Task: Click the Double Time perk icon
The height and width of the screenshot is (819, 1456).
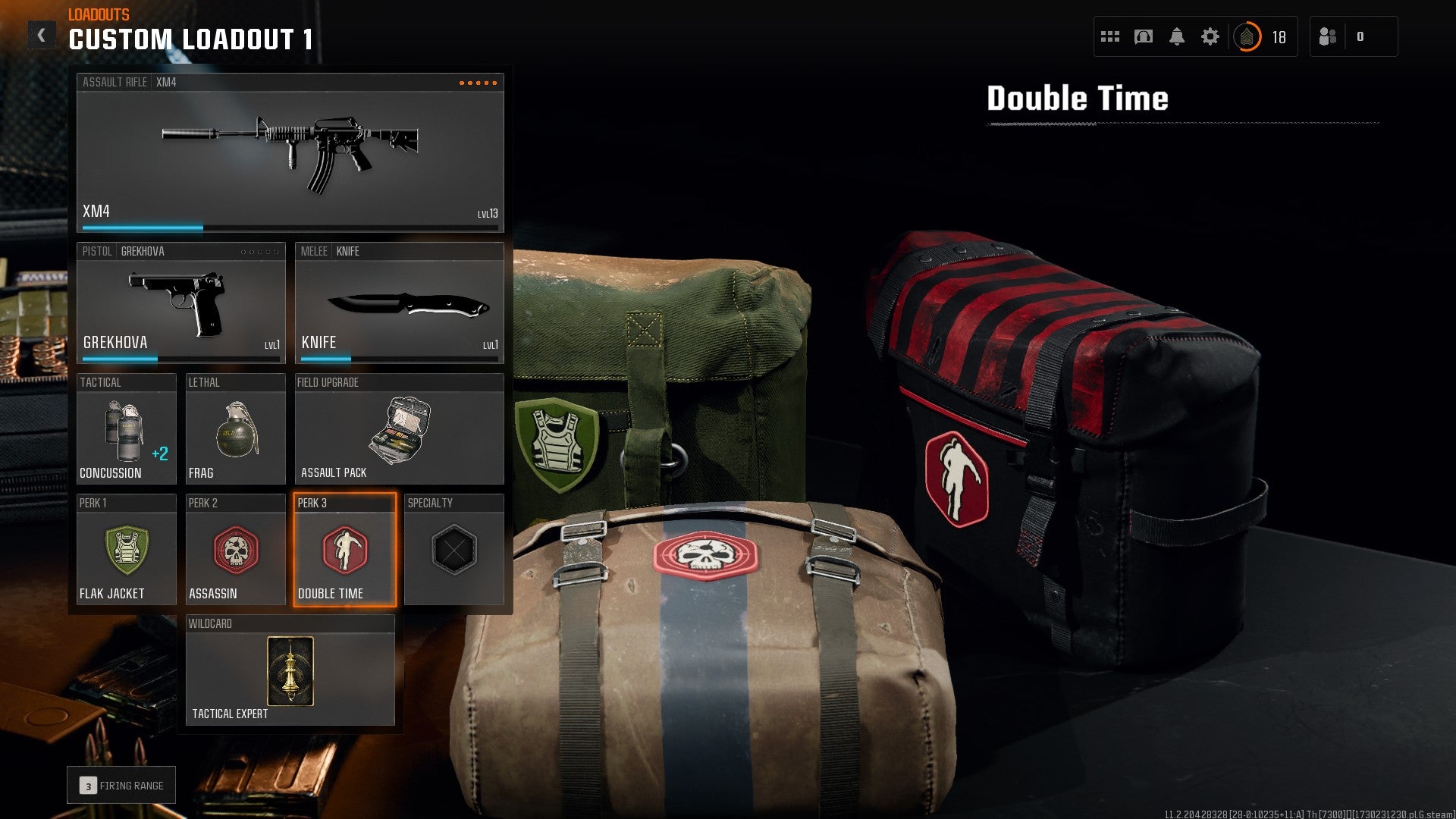Action: tap(345, 550)
